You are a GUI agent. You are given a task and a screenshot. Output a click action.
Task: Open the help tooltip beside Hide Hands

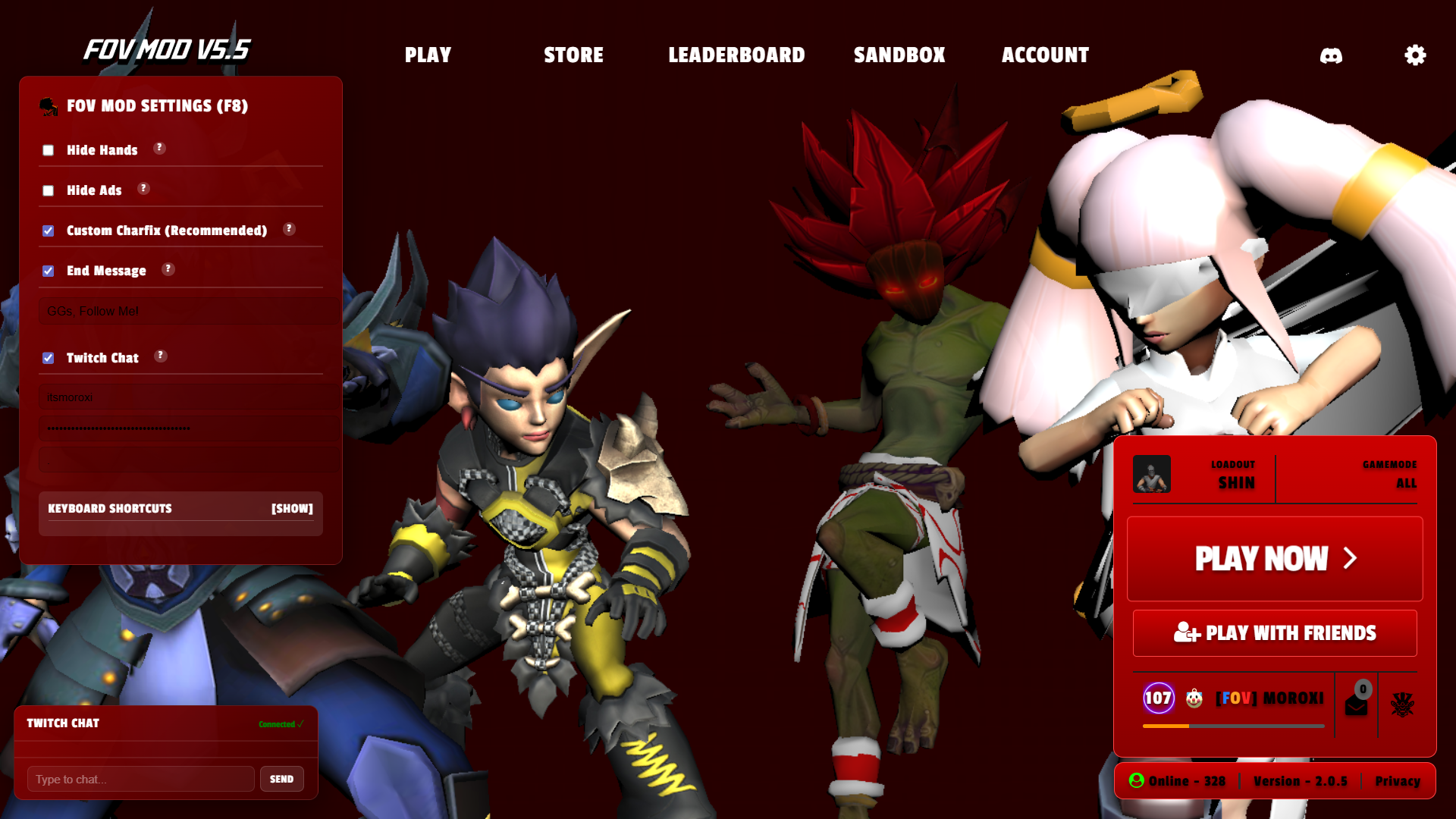[x=159, y=149]
